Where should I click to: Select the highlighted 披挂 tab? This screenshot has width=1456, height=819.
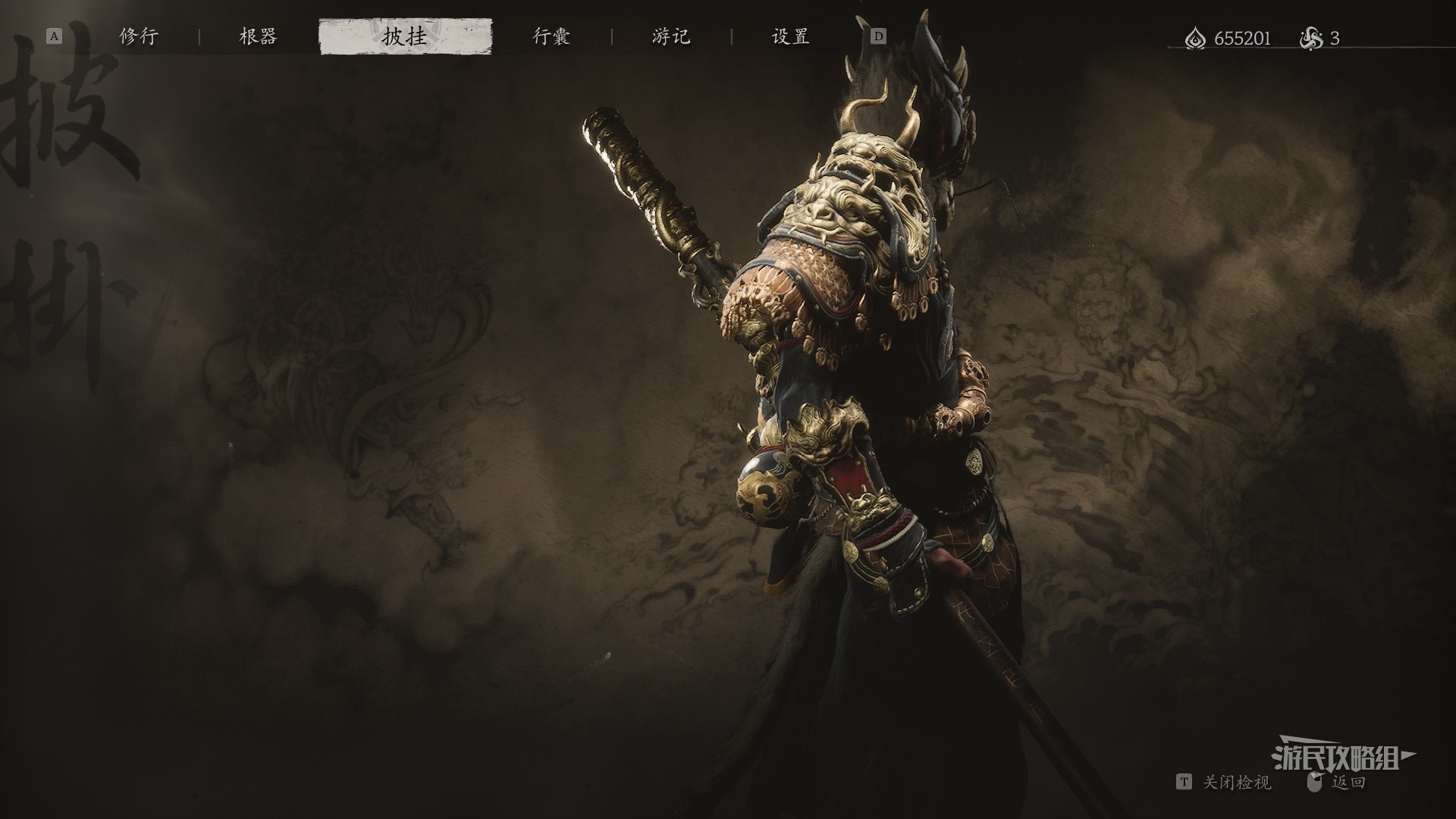tap(405, 37)
